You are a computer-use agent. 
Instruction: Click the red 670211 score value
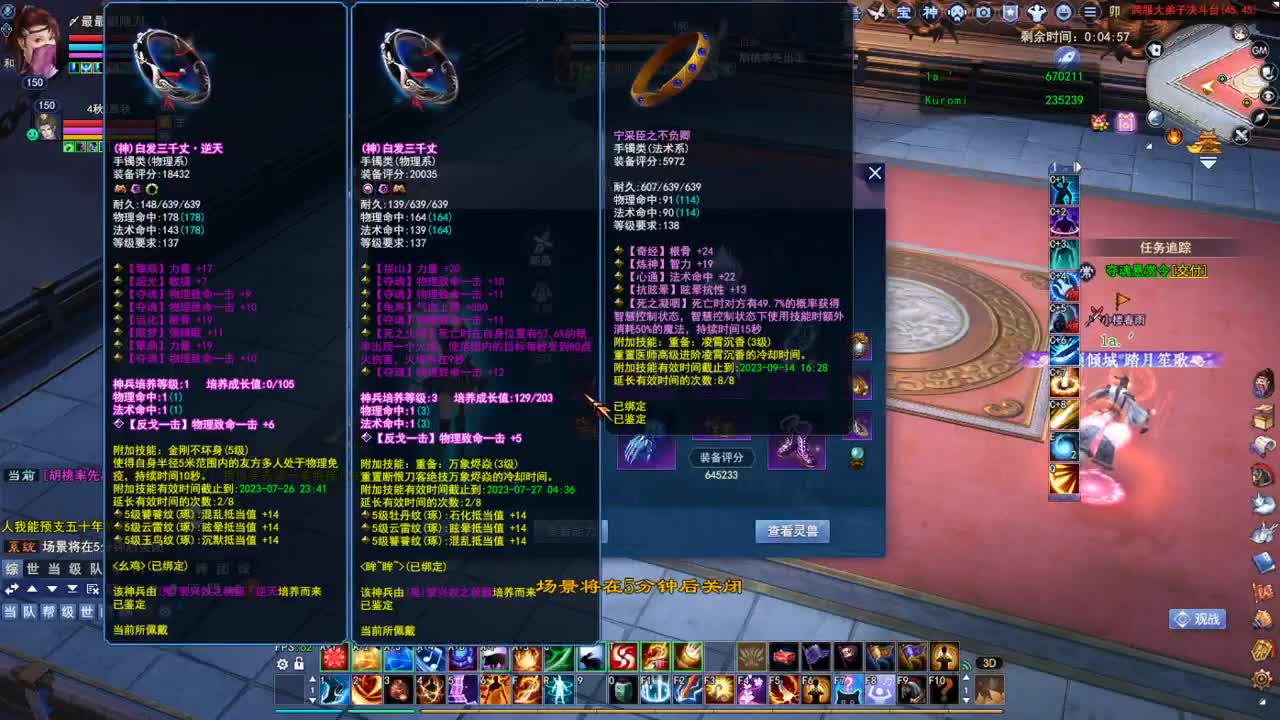coord(1063,77)
